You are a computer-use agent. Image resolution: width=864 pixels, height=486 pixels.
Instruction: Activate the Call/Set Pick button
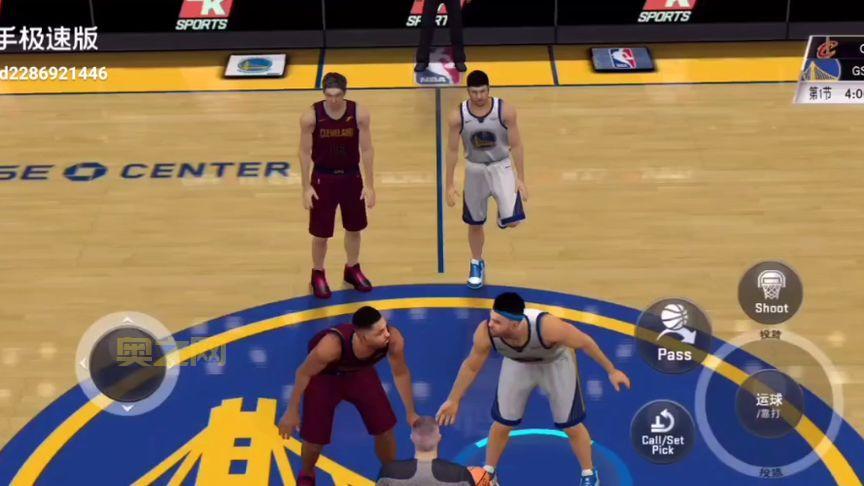tap(662, 431)
